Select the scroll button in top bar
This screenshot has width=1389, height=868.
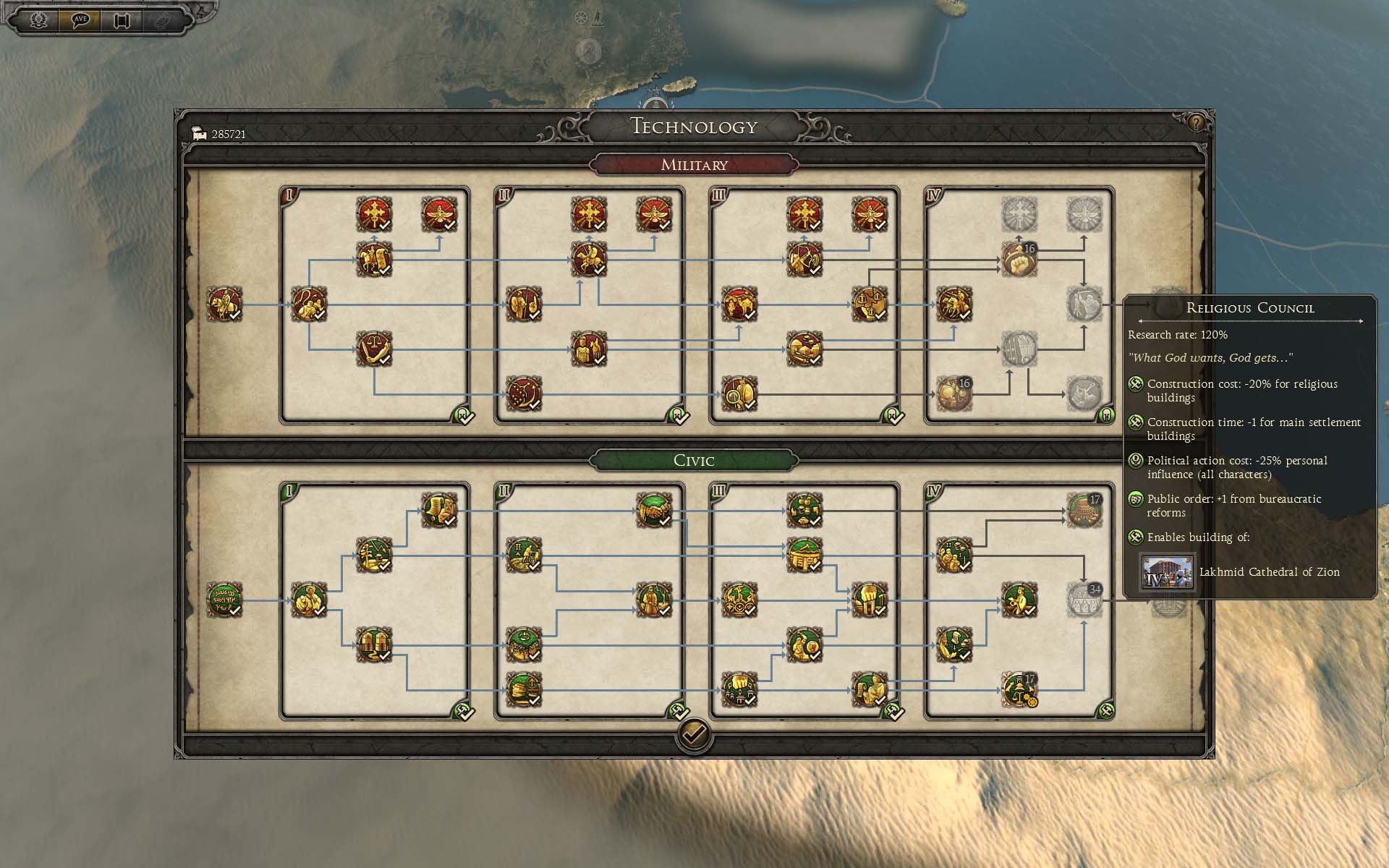pyautogui.click(x=121, y=20)
